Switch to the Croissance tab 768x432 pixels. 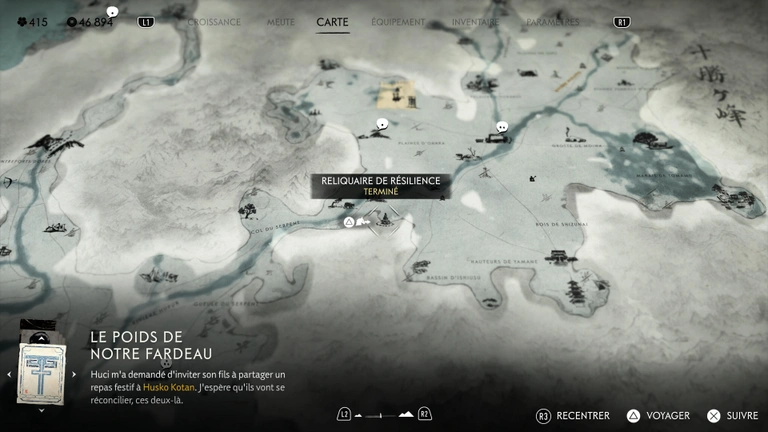[x=214, y=21]
